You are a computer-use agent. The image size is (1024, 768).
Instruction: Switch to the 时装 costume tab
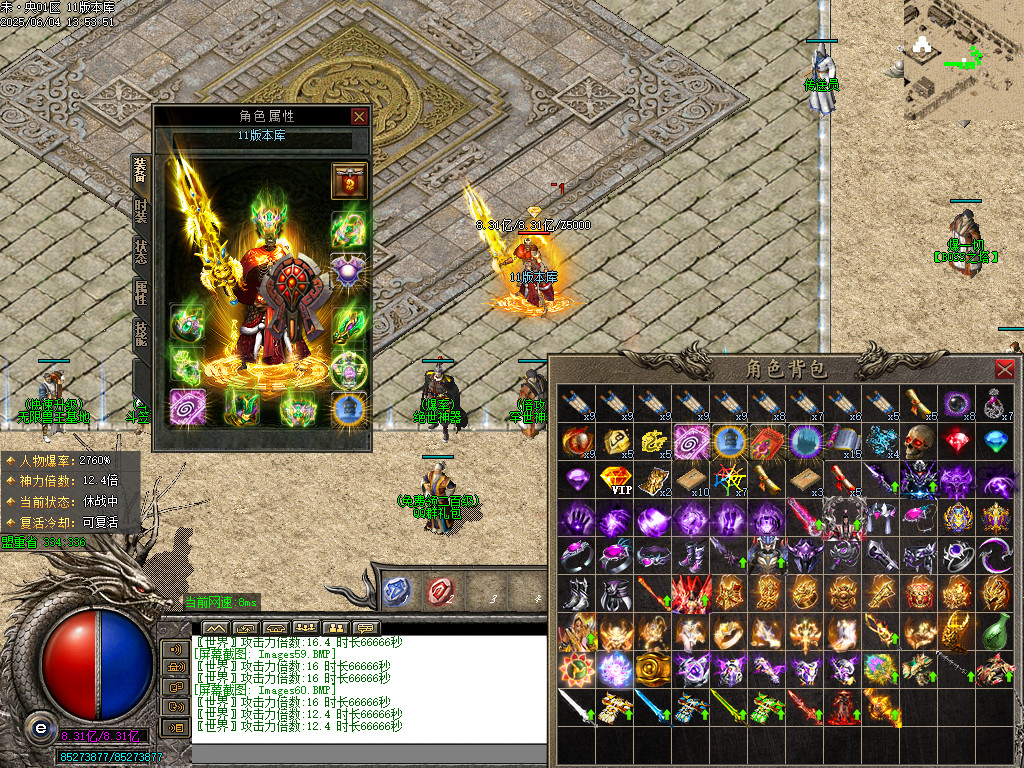141,210
